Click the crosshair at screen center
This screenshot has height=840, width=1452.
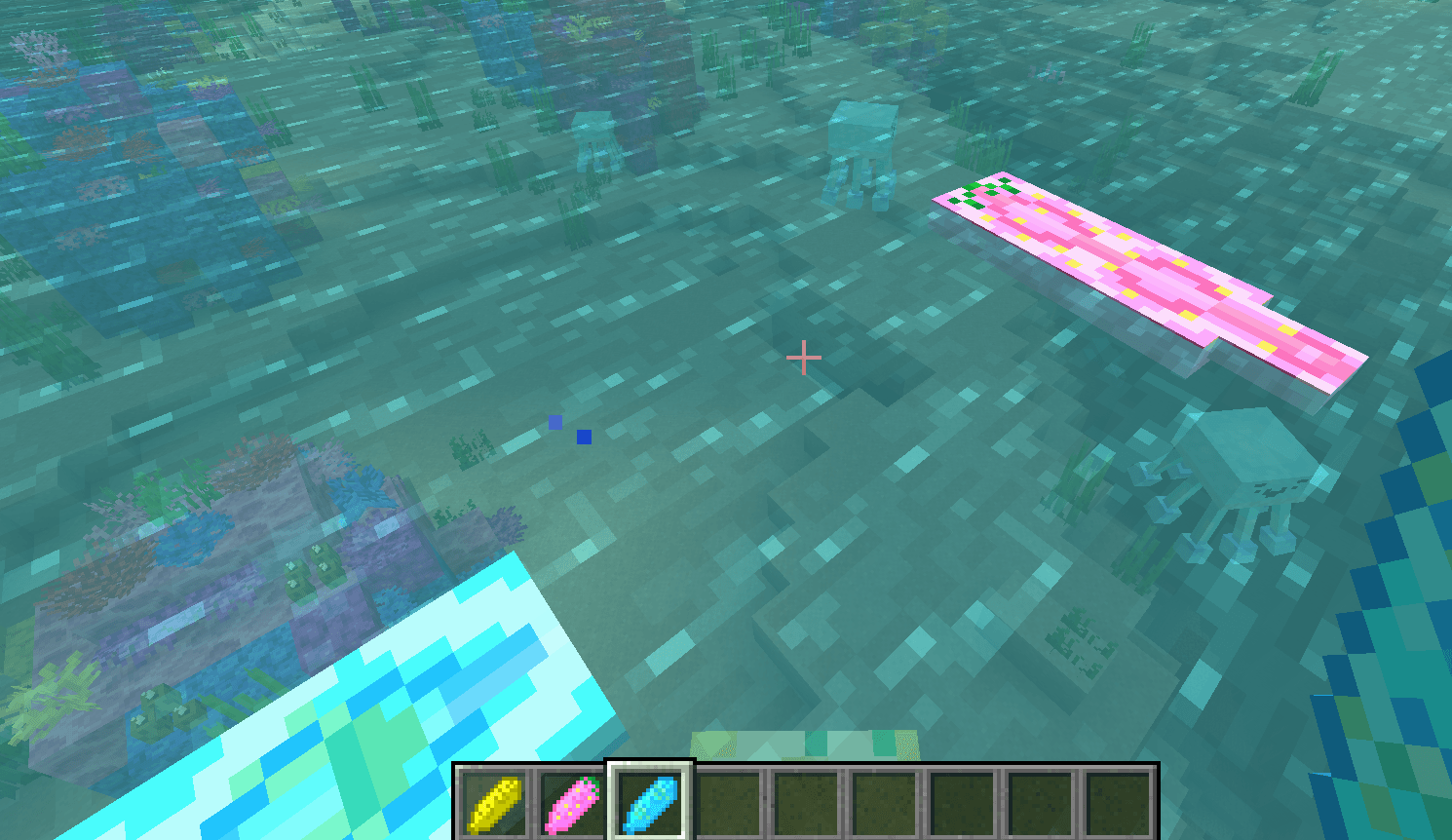(805, 359)
